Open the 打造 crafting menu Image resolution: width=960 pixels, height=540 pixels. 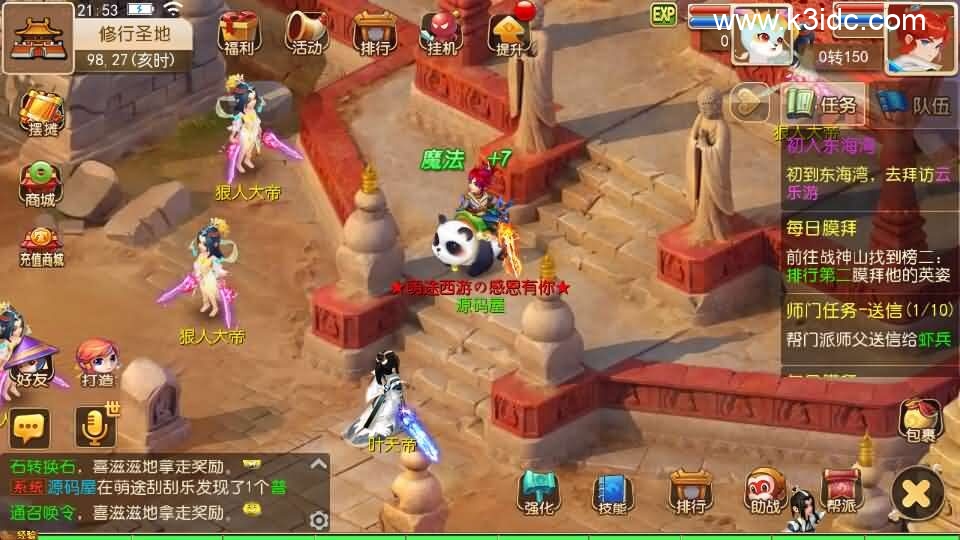tap(96, 362)
